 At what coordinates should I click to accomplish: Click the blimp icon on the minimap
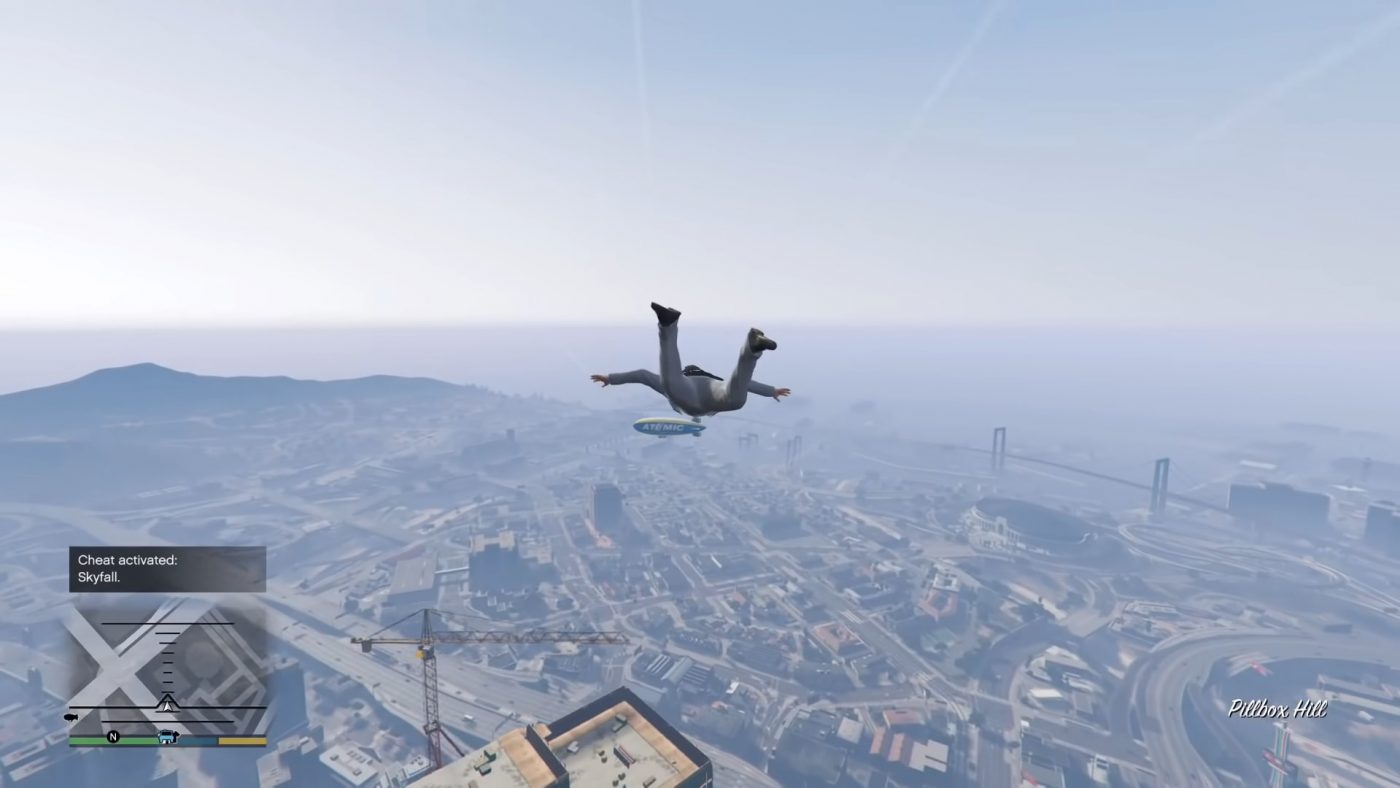70,716
